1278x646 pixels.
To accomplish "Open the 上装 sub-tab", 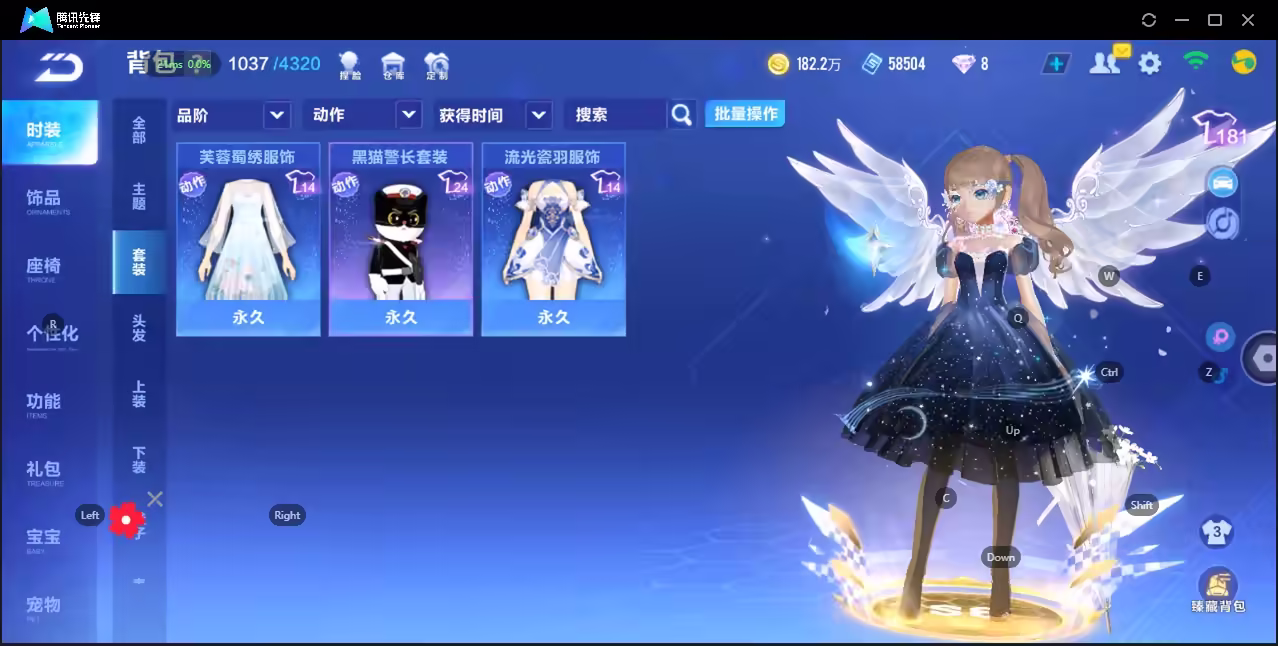I will [x=139, y=394].
